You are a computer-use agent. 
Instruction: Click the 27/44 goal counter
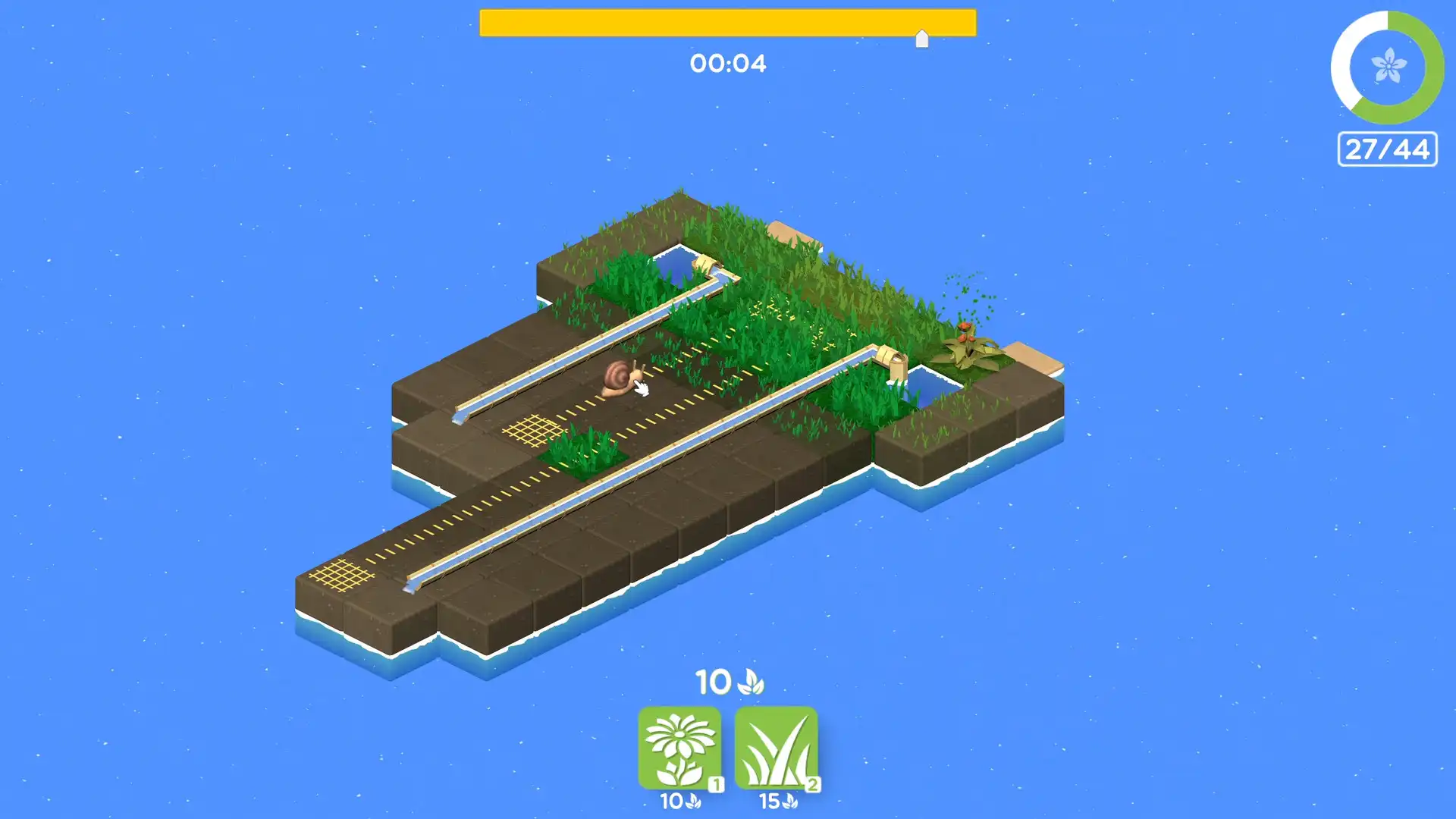click(1387, 149)
